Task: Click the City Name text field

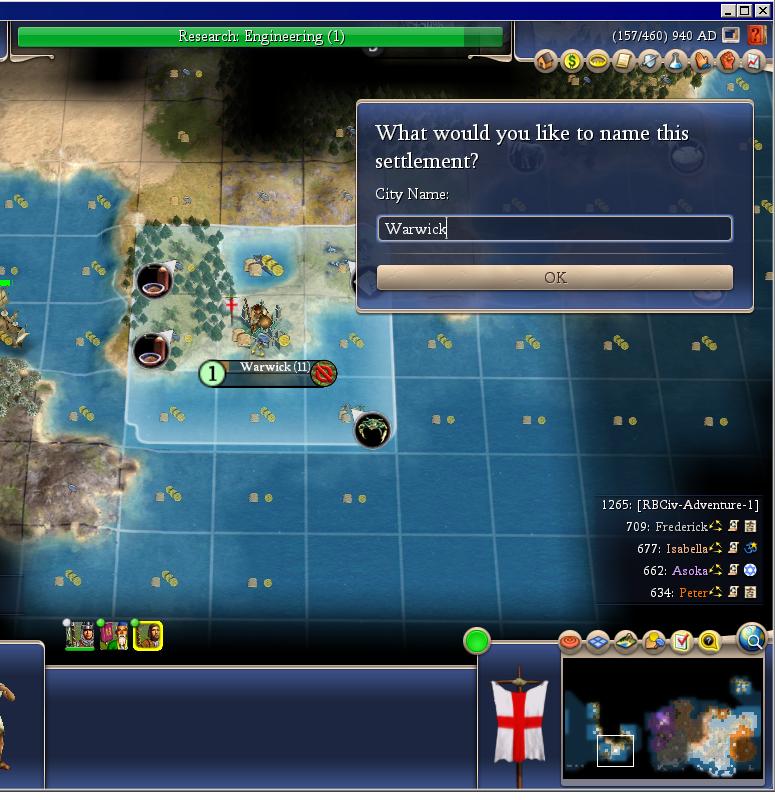Action: pos(554,229)
